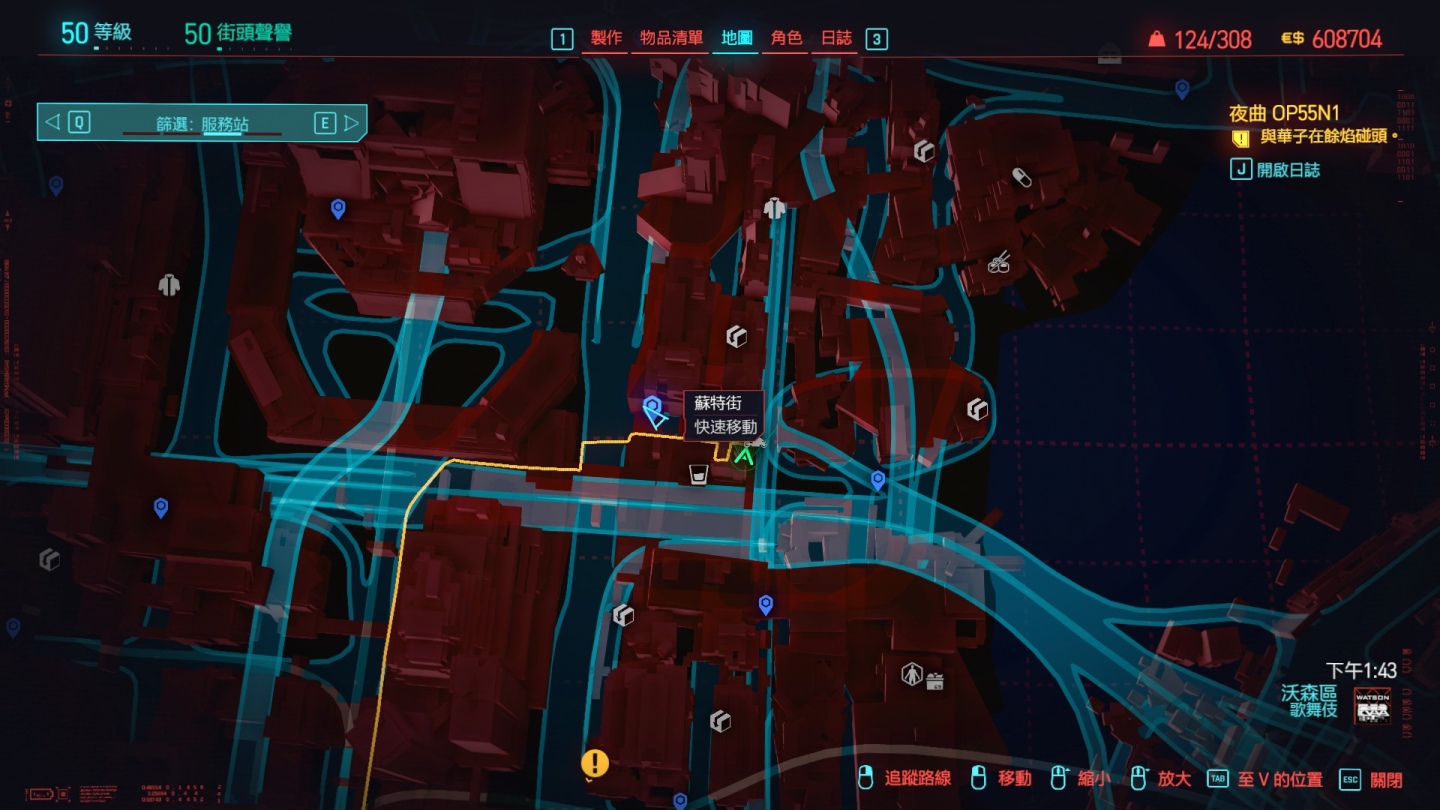Image resolution: width=1440 pixels, height=810 pixels.
Task: Click the clothing vendor icon on the left edge
Action: coord(169,285)
